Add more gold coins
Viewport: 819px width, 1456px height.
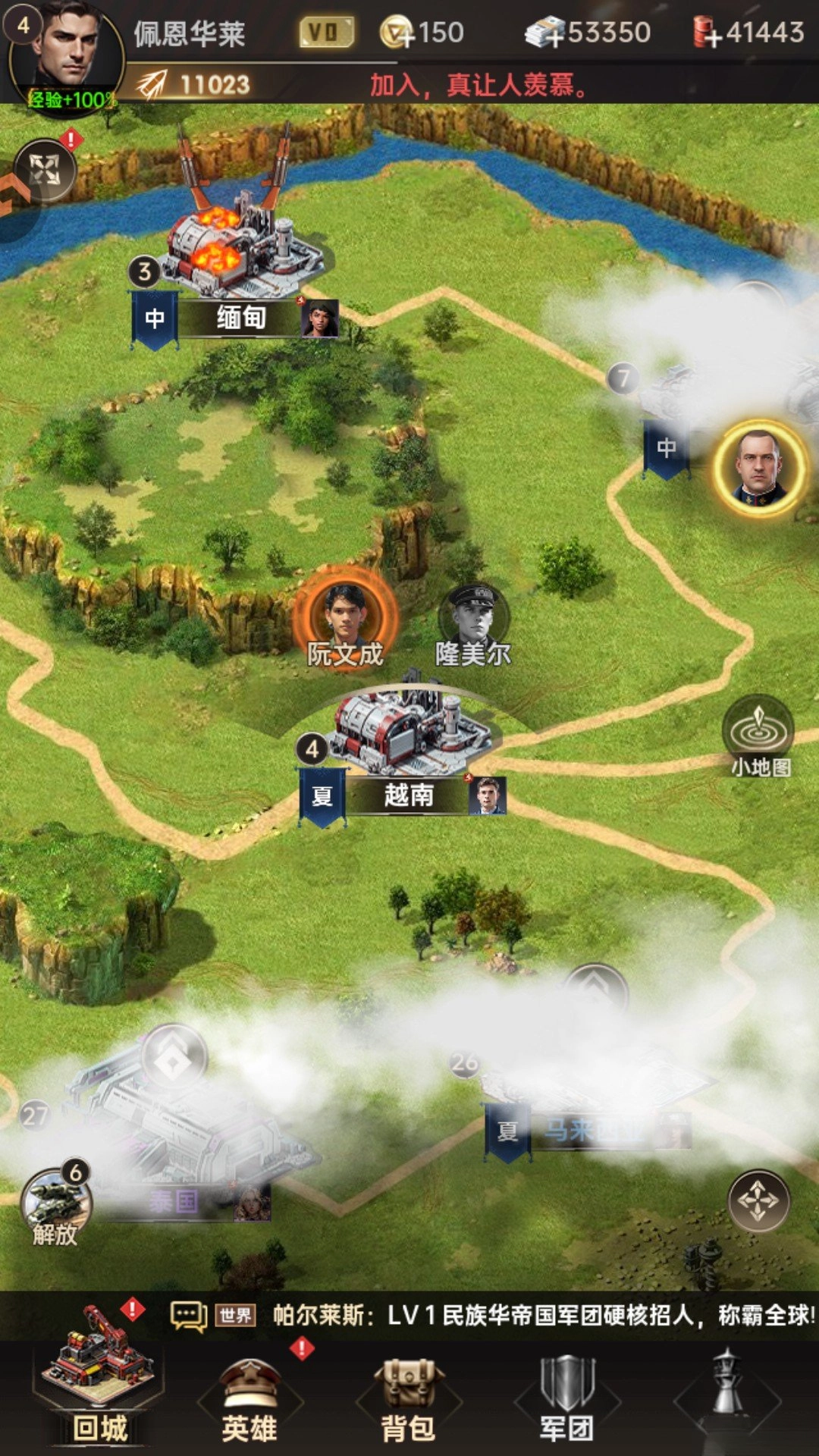(397, 33)
